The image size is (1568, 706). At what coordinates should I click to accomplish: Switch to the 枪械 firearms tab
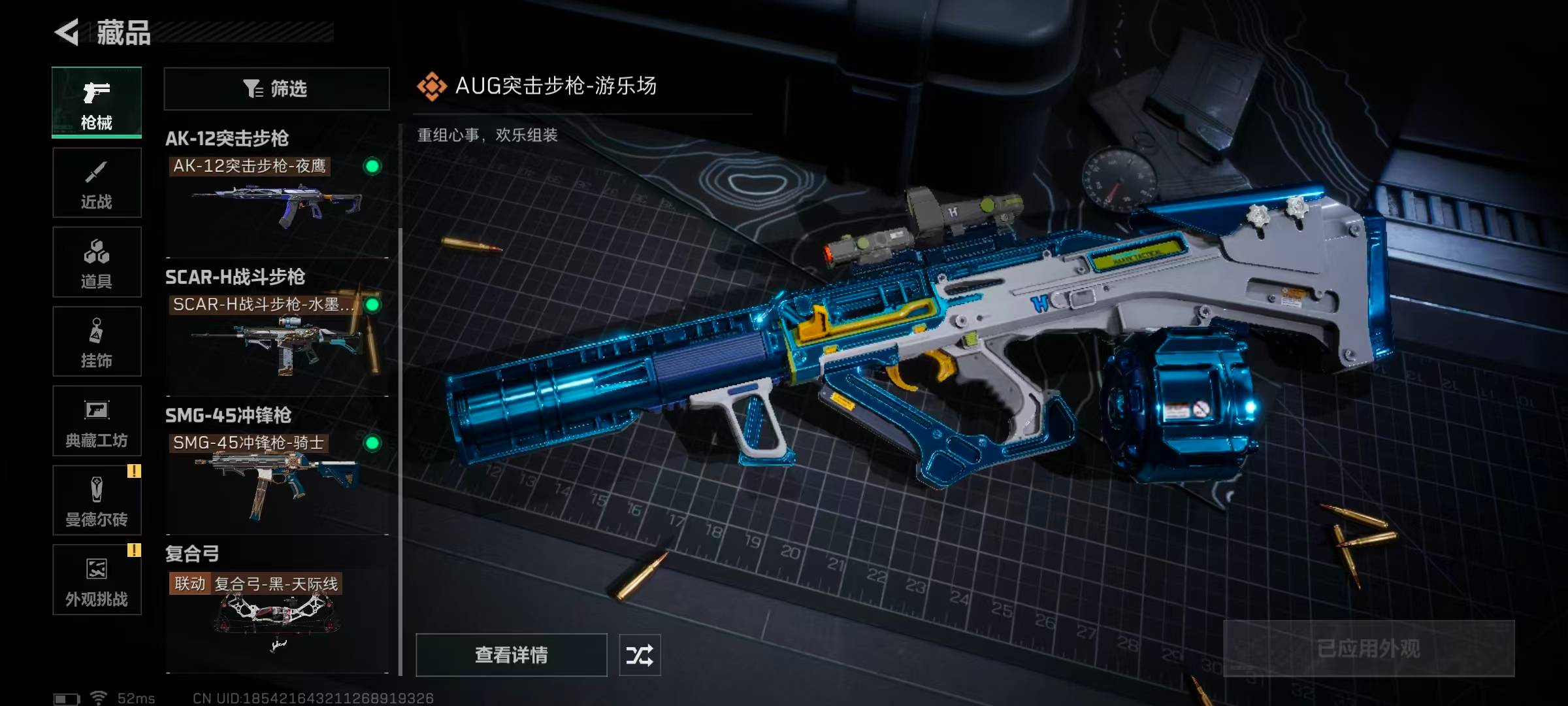click(97, 103)
